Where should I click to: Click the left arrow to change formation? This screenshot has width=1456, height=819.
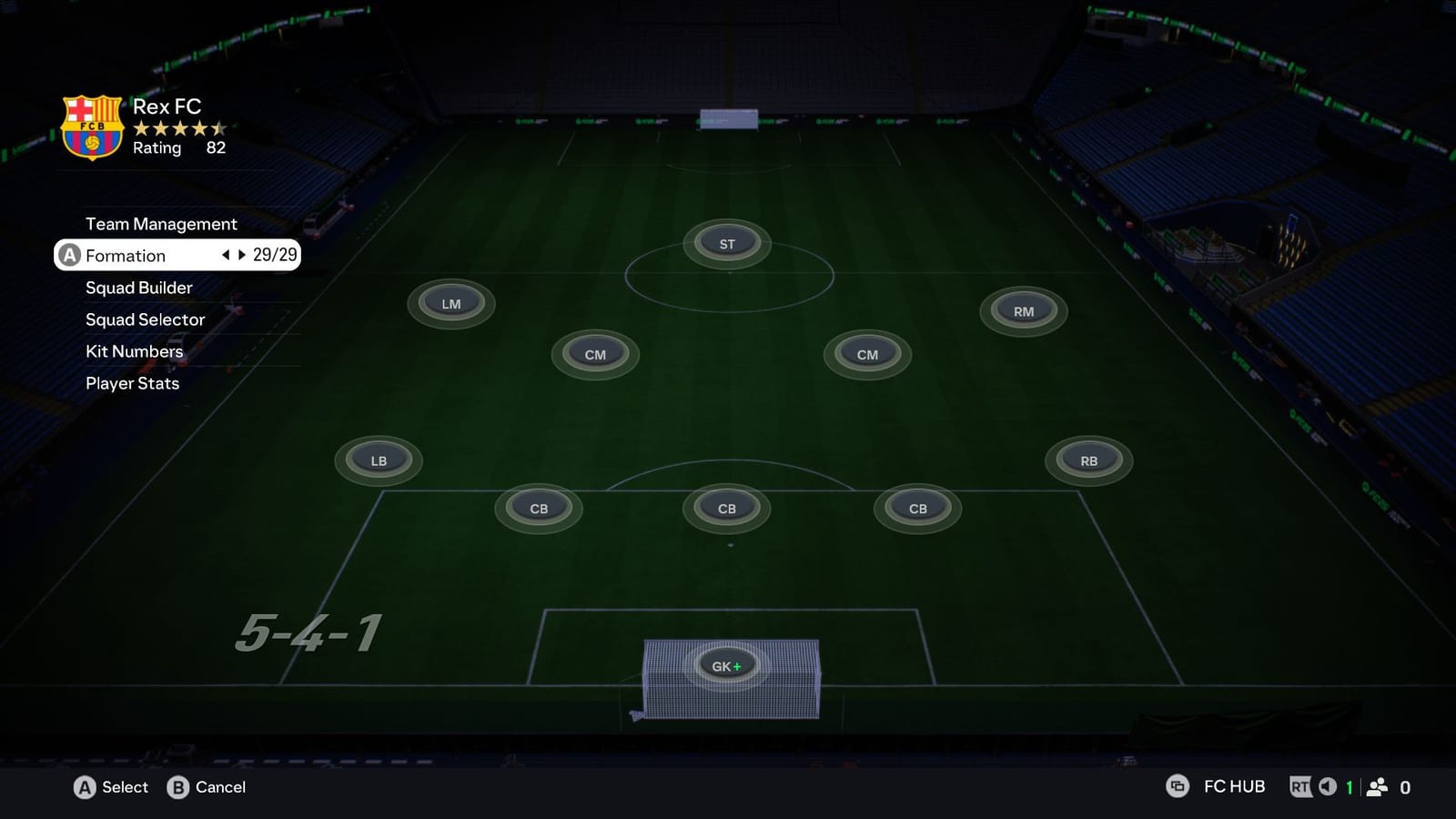(x=225, y=256)
